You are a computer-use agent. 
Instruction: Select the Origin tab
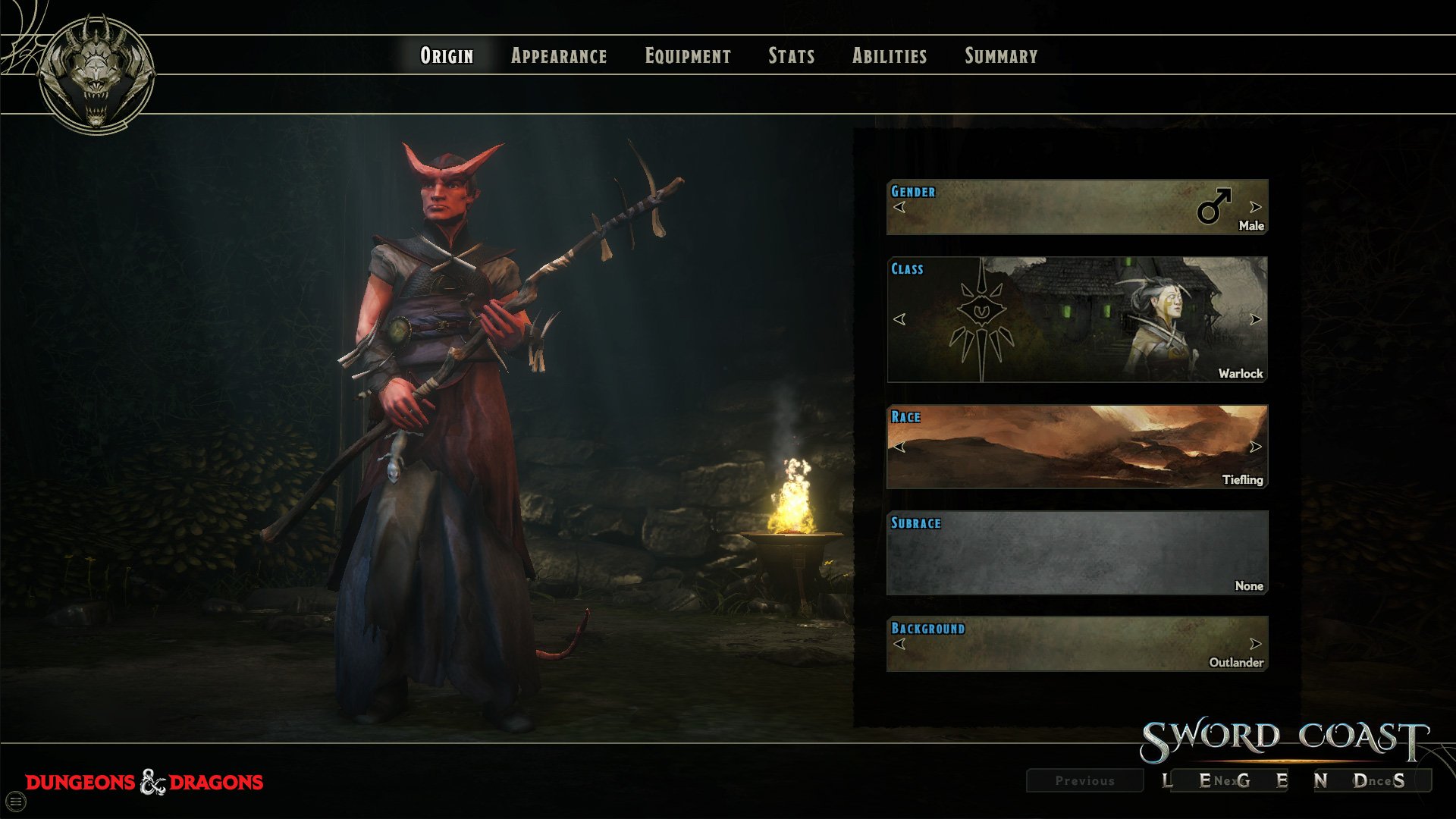[447, 56]
